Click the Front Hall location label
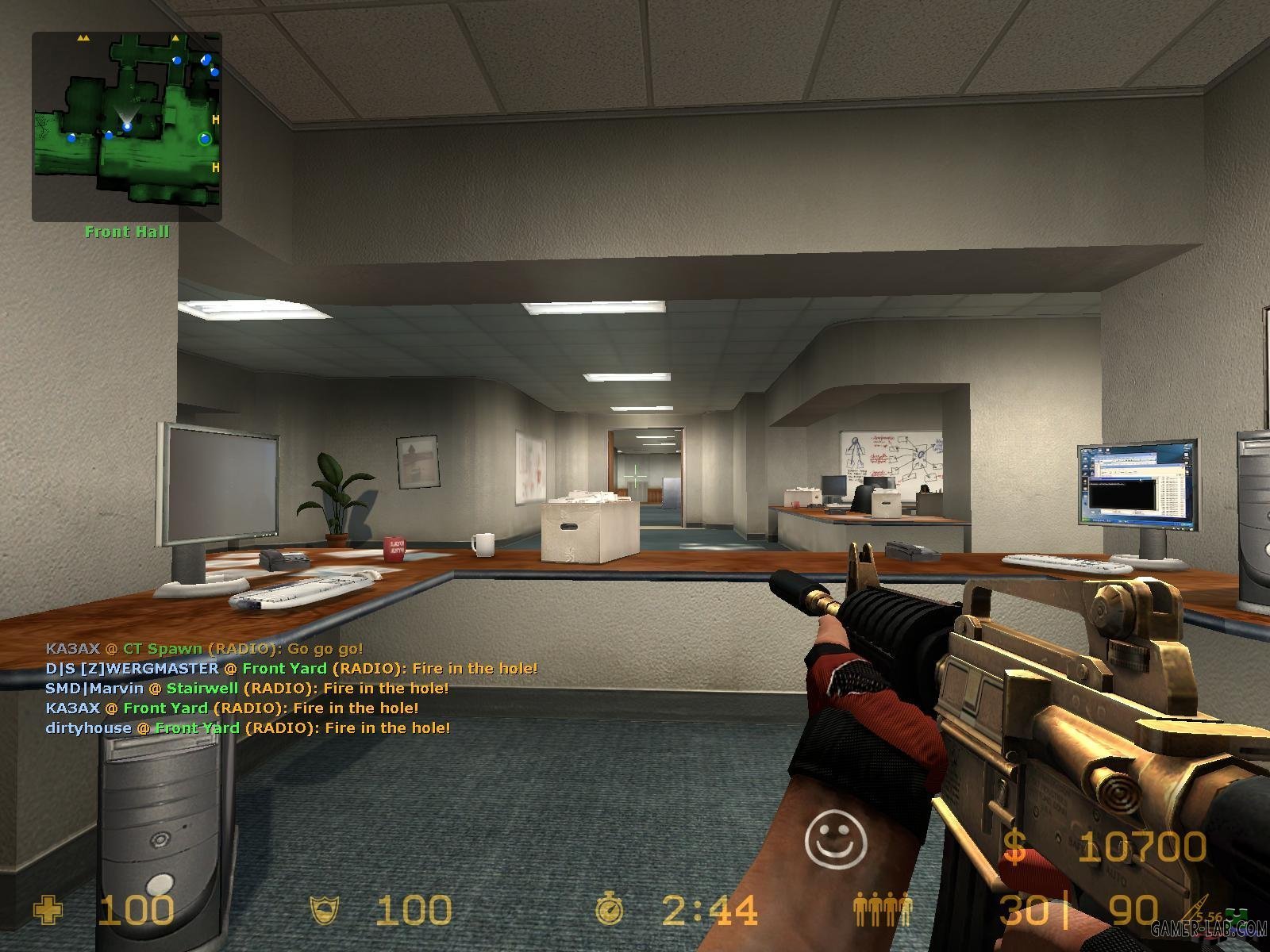The image size is (1270, 952). (x=127, y=232)
